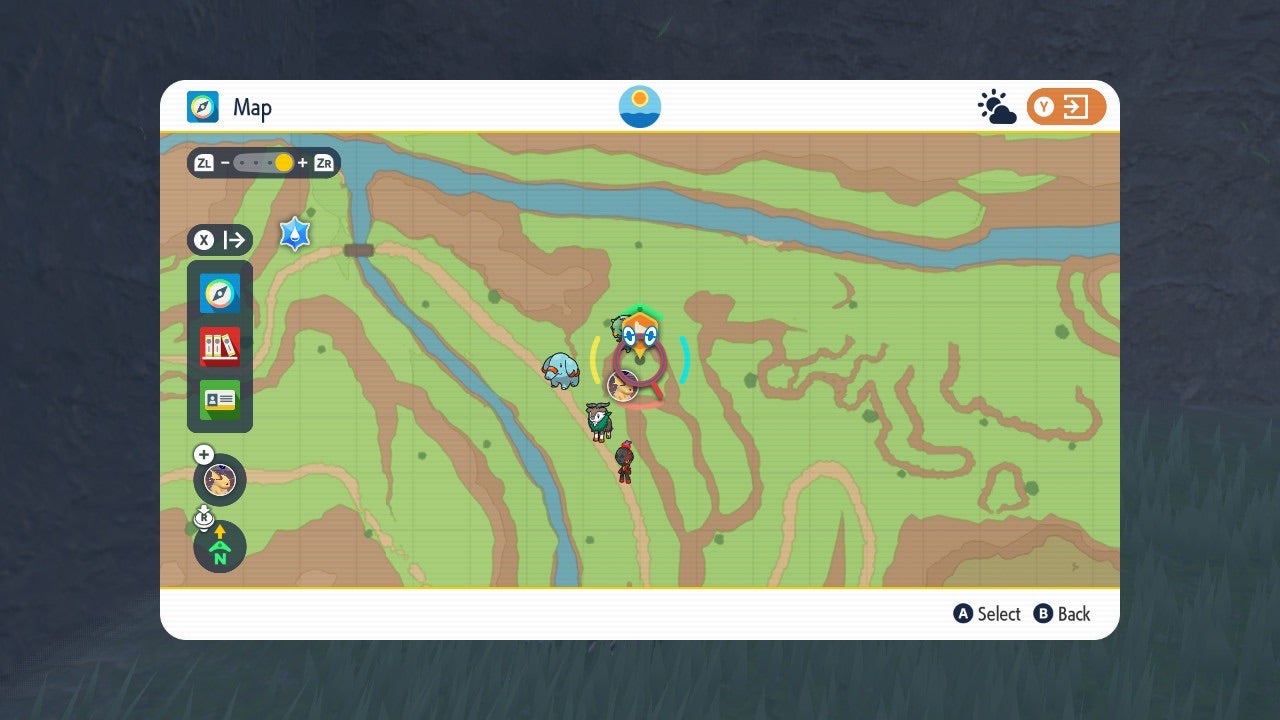This screenshot has width=1280, height=720.
Task: Click the orange Y exit icon
Action: pos(1066,105)
